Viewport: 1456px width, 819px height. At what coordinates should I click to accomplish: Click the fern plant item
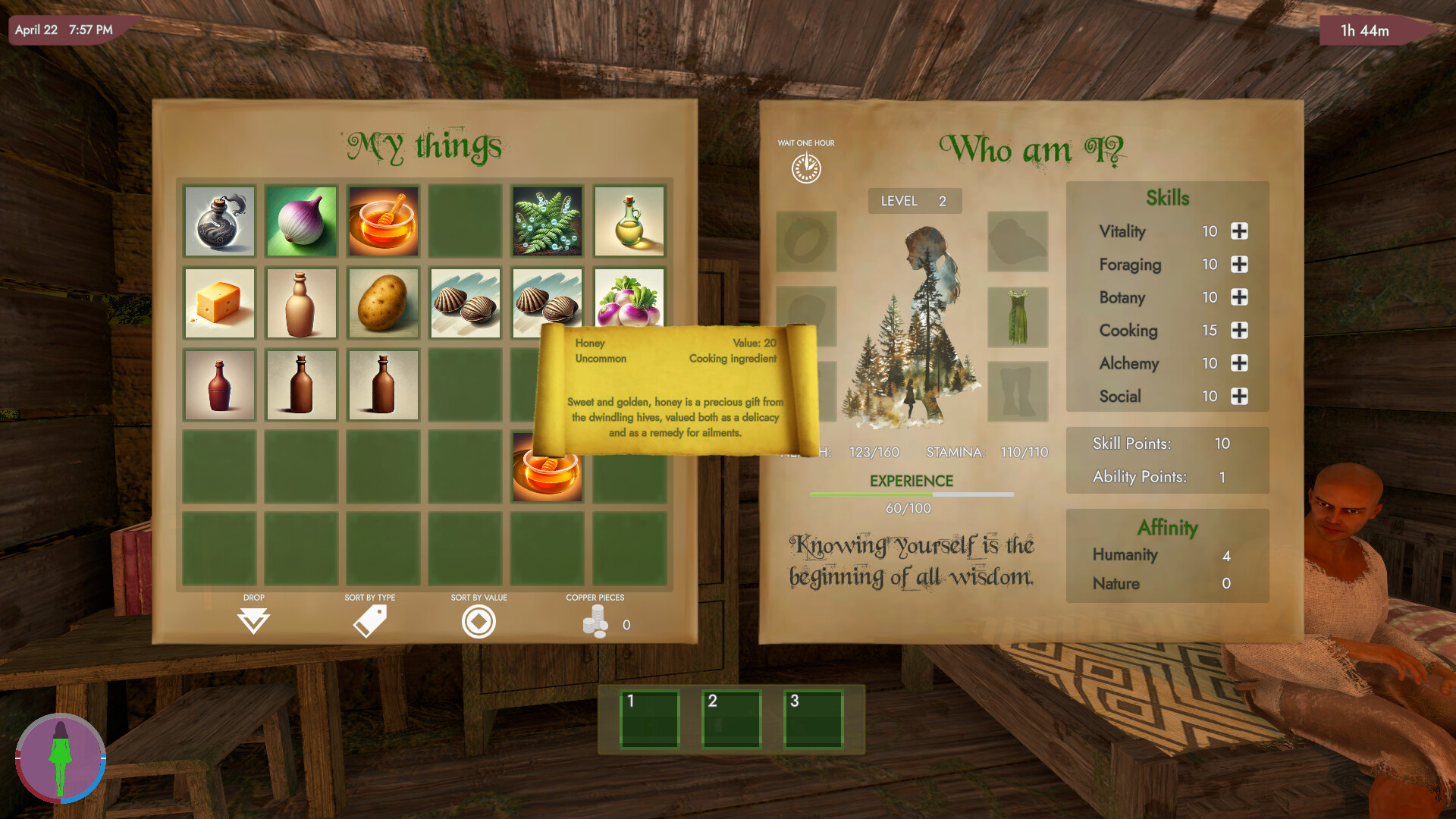click(x=547, y=221)
